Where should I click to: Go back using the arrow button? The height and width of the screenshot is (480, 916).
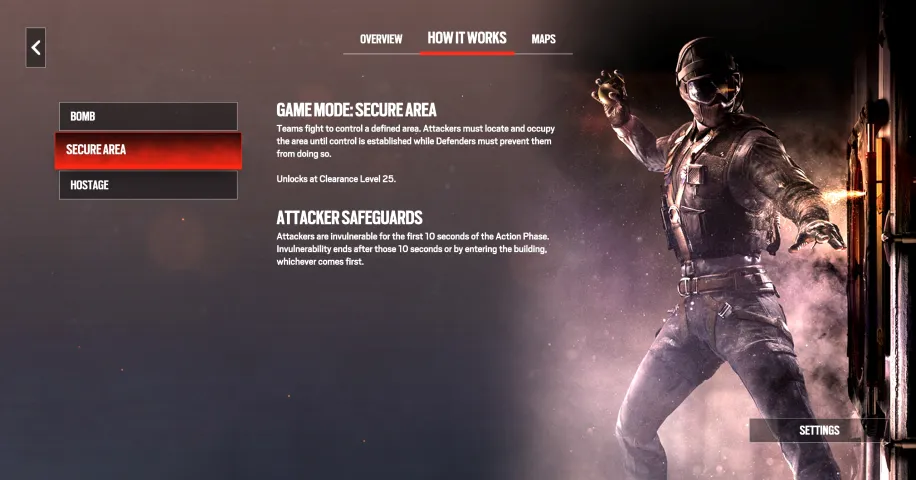click(36, 47)
